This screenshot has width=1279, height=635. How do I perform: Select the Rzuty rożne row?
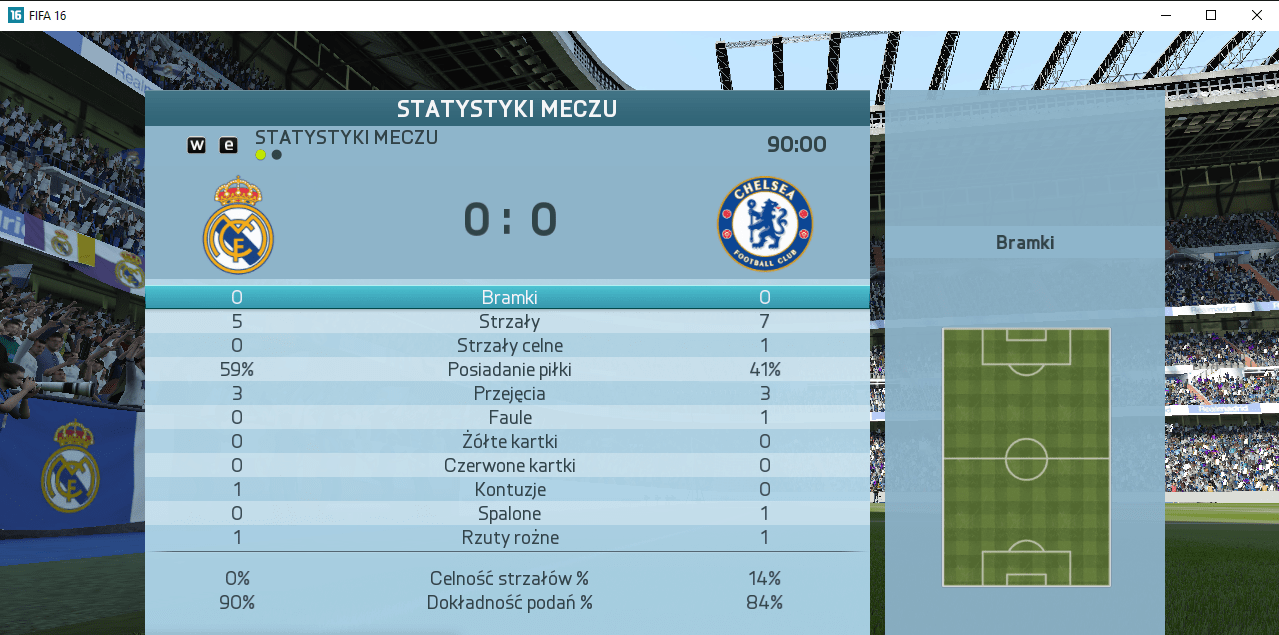click(x=509, y=538)
